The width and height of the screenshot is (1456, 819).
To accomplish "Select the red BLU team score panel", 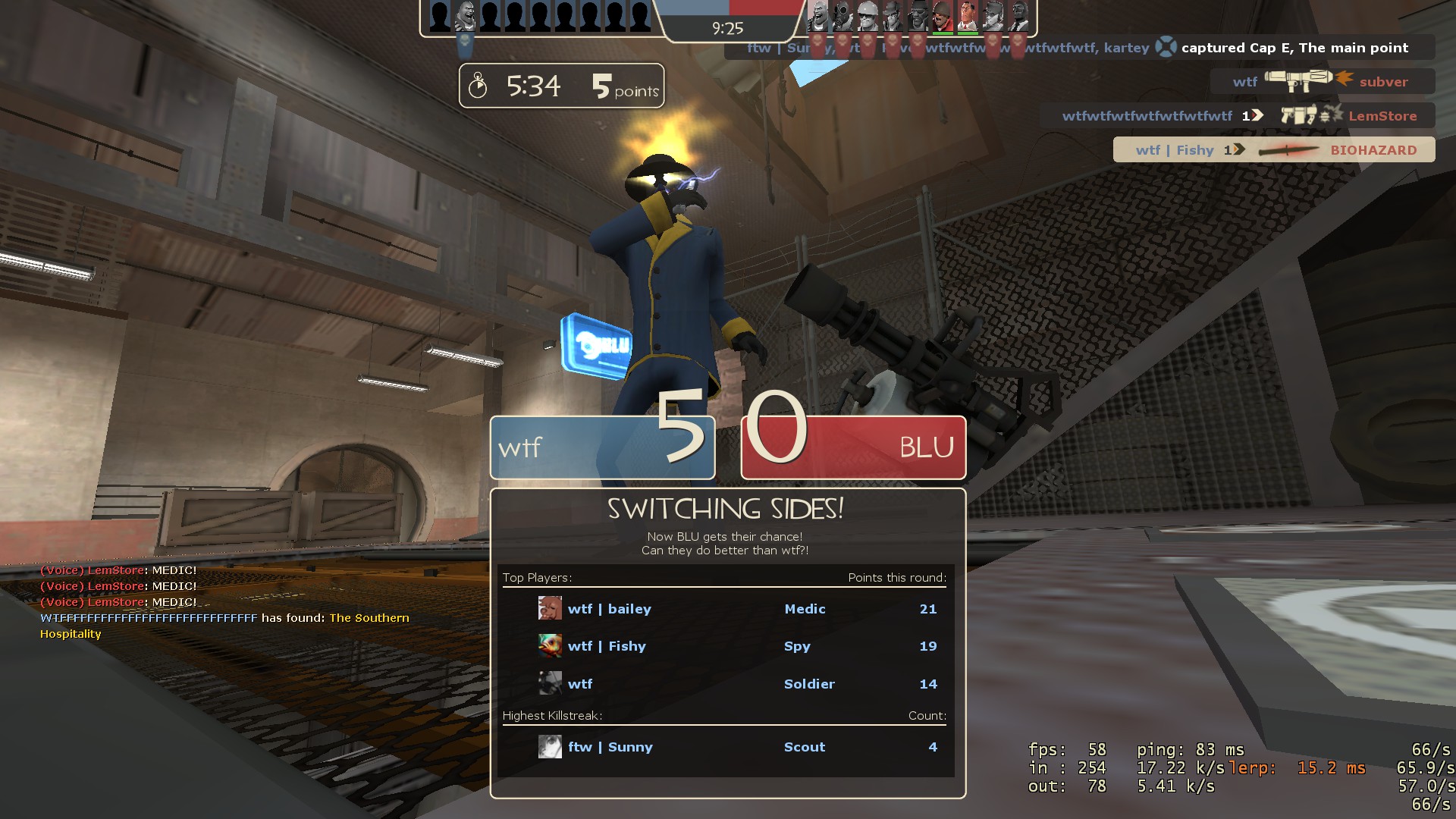I will click(853, 447).
